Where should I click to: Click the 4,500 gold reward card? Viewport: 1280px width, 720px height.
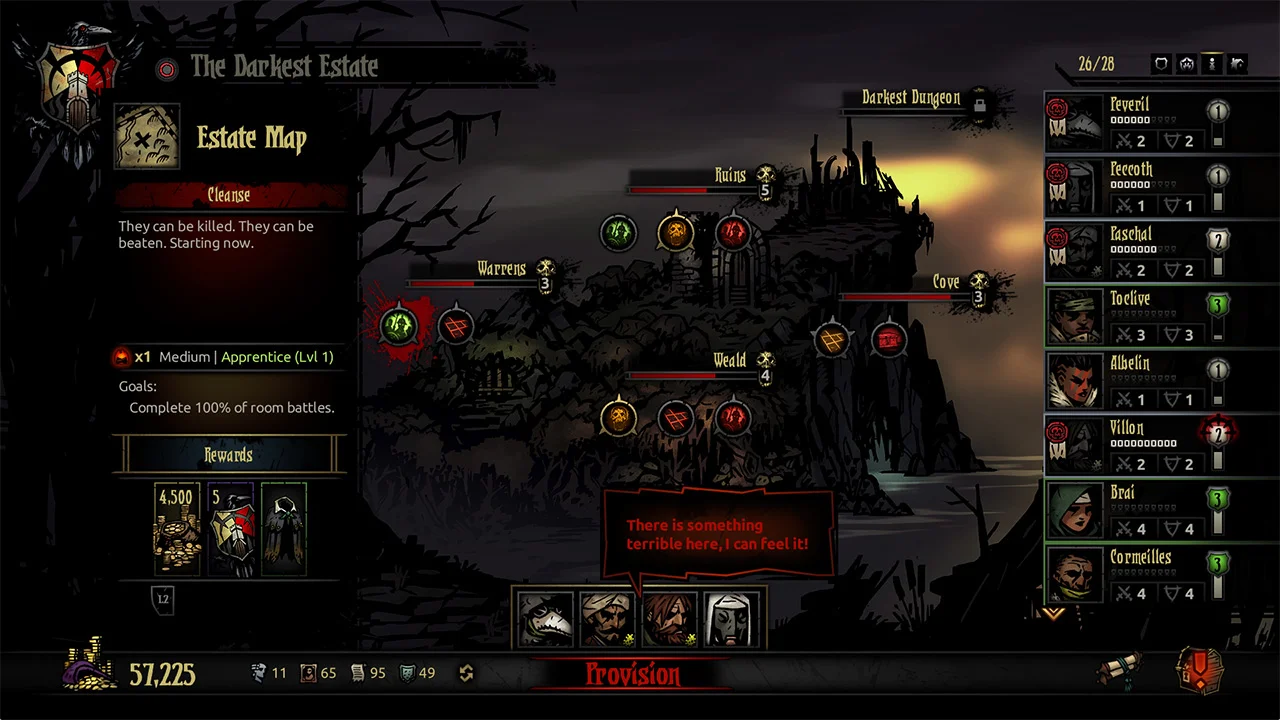tap(177, 530)
